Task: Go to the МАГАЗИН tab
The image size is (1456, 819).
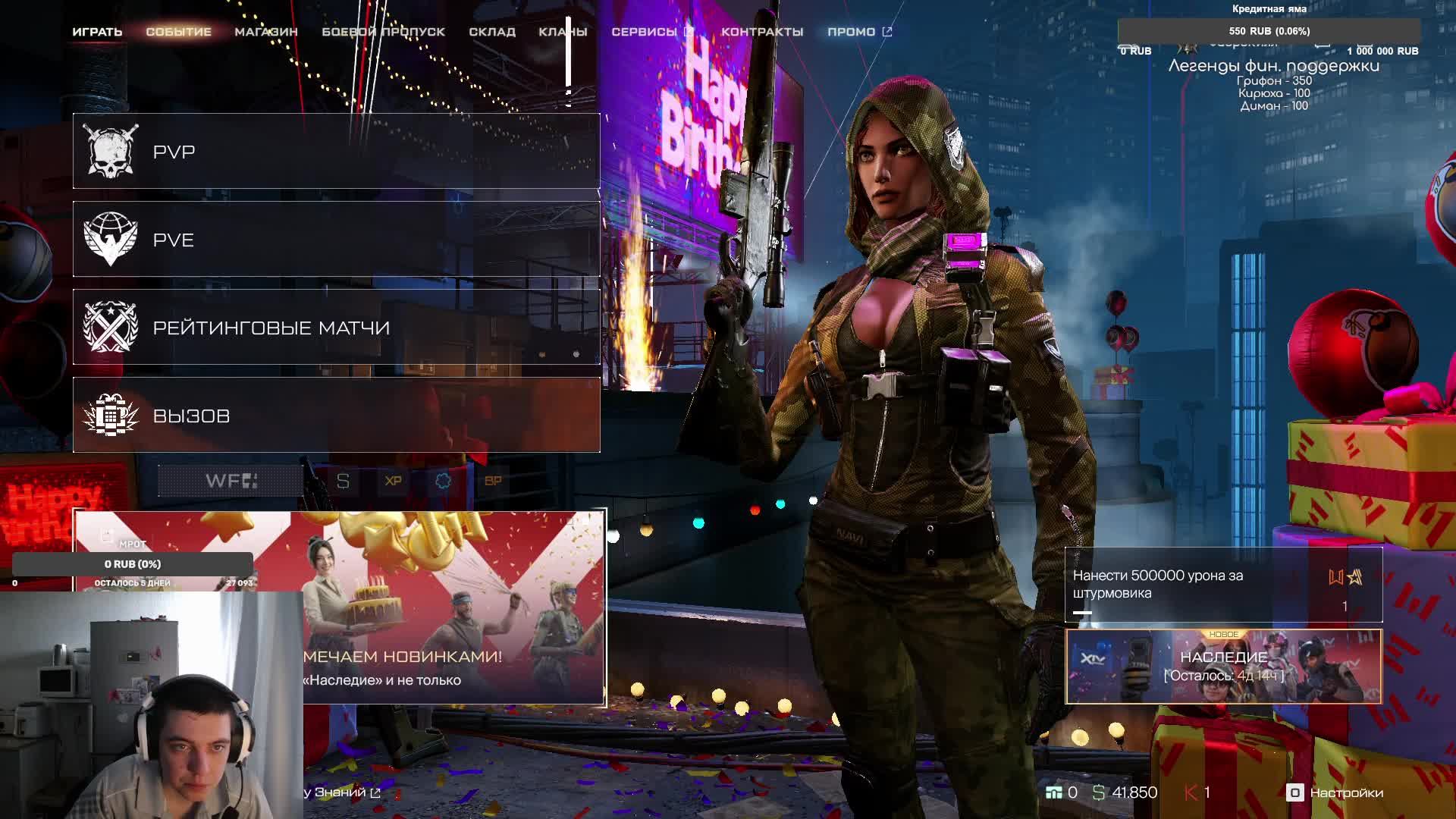Action: click(x=265, y=32)
